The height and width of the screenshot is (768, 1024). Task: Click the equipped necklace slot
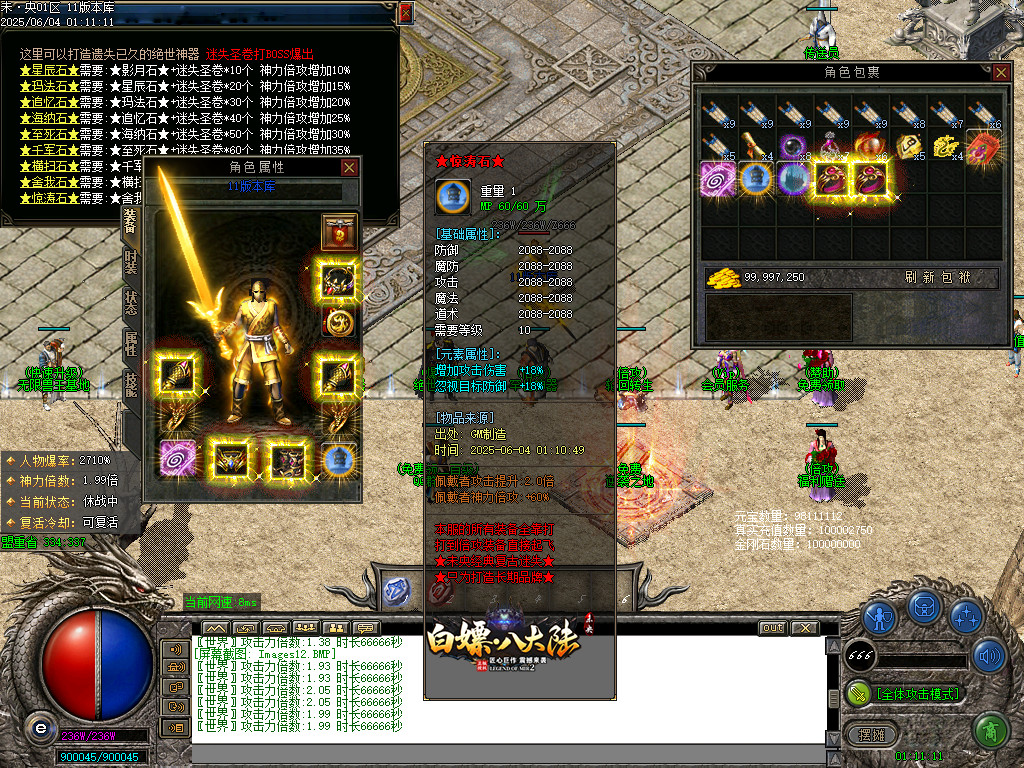[339, 281]
